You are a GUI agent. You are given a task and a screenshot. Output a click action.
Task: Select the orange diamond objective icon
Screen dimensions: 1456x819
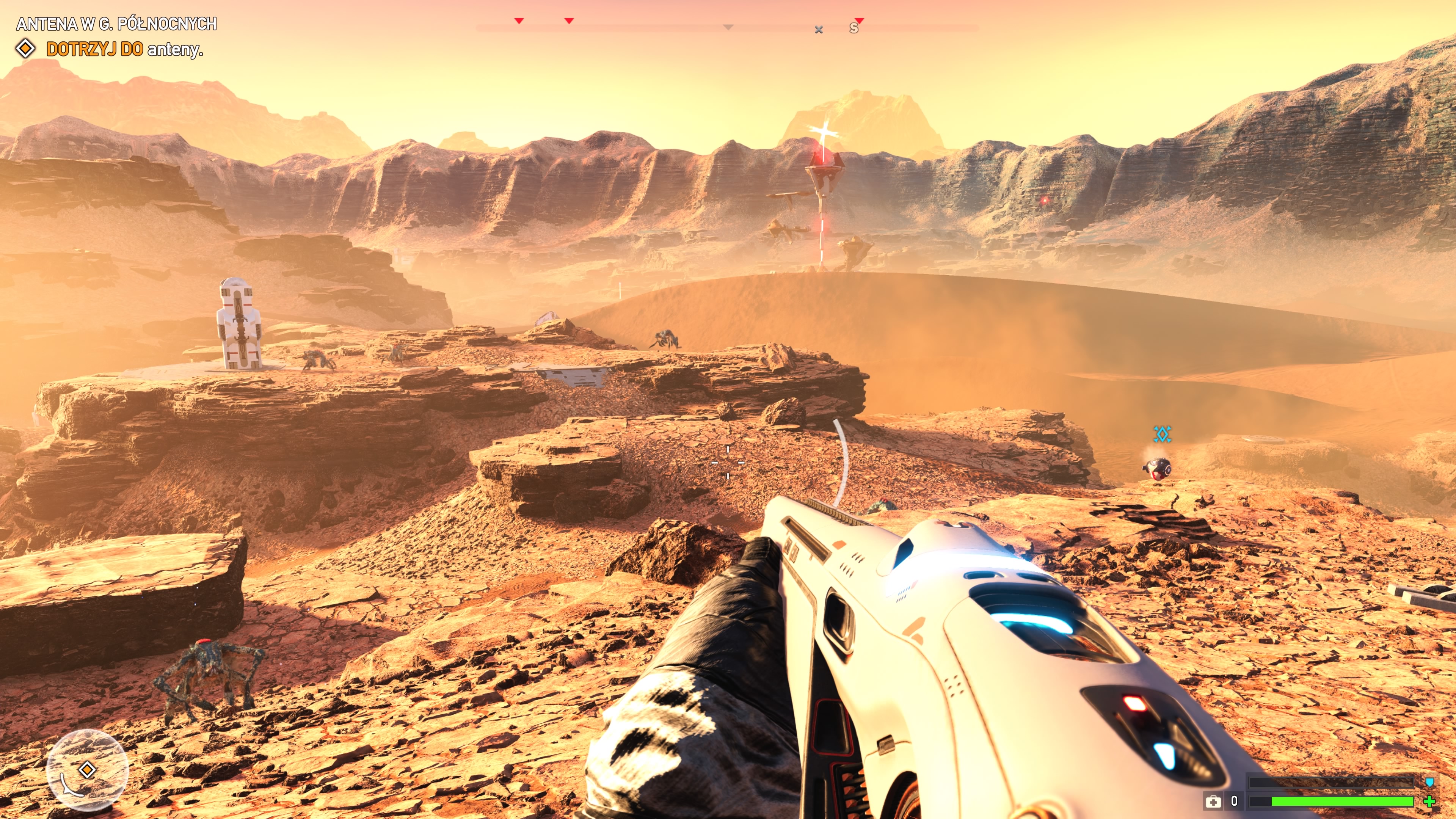25,49
